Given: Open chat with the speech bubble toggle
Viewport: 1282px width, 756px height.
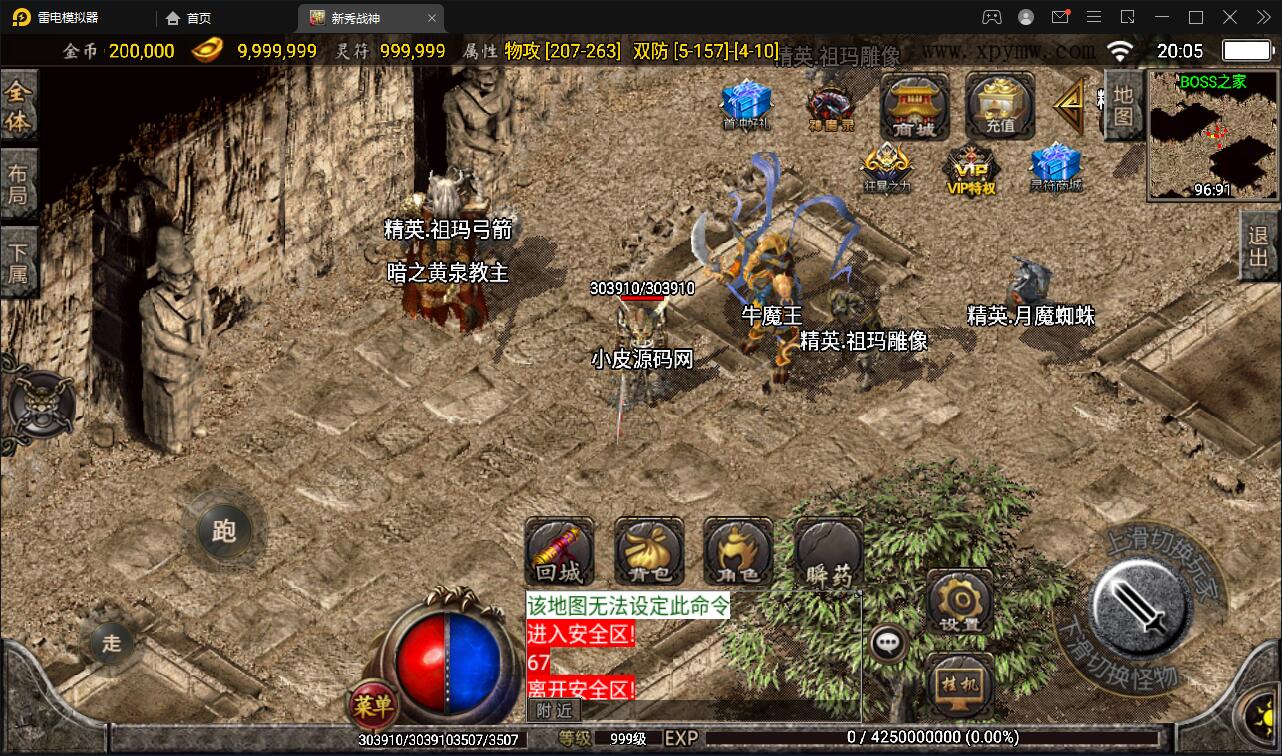Looking at the screenshot, I should pyautogui.click(x=888, y=644).
